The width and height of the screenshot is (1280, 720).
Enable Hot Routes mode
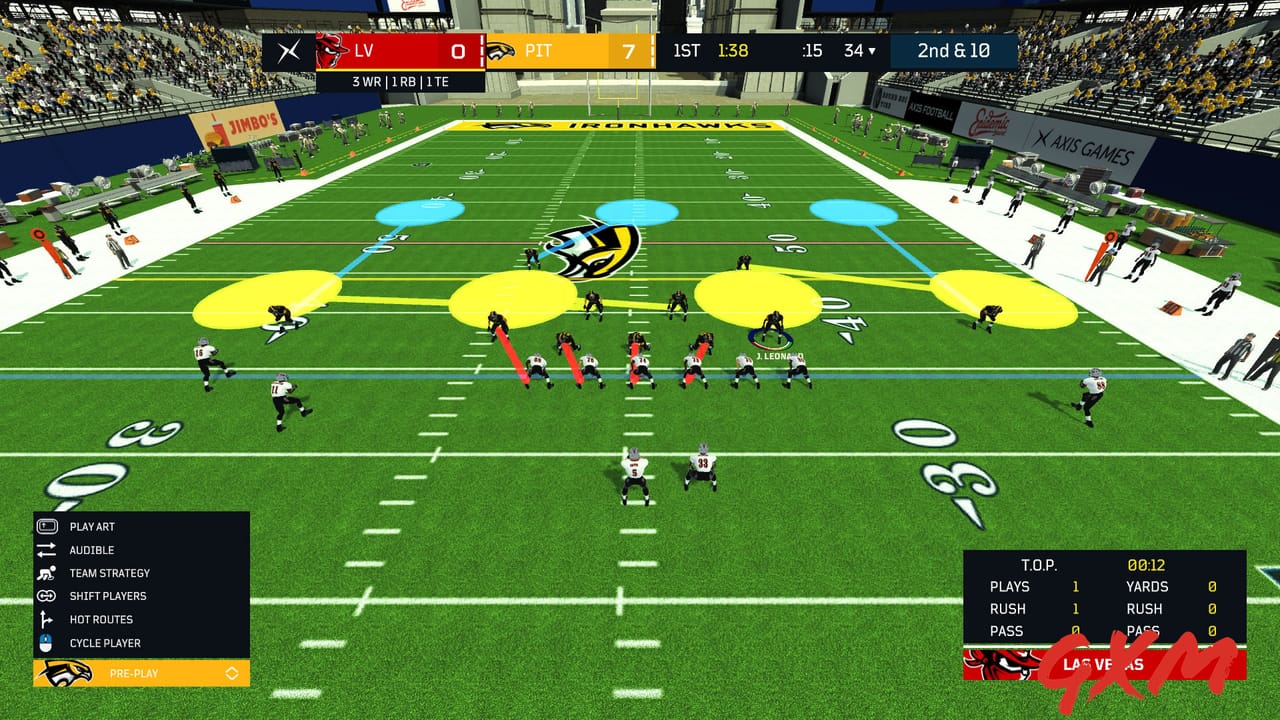pos(100,620)
